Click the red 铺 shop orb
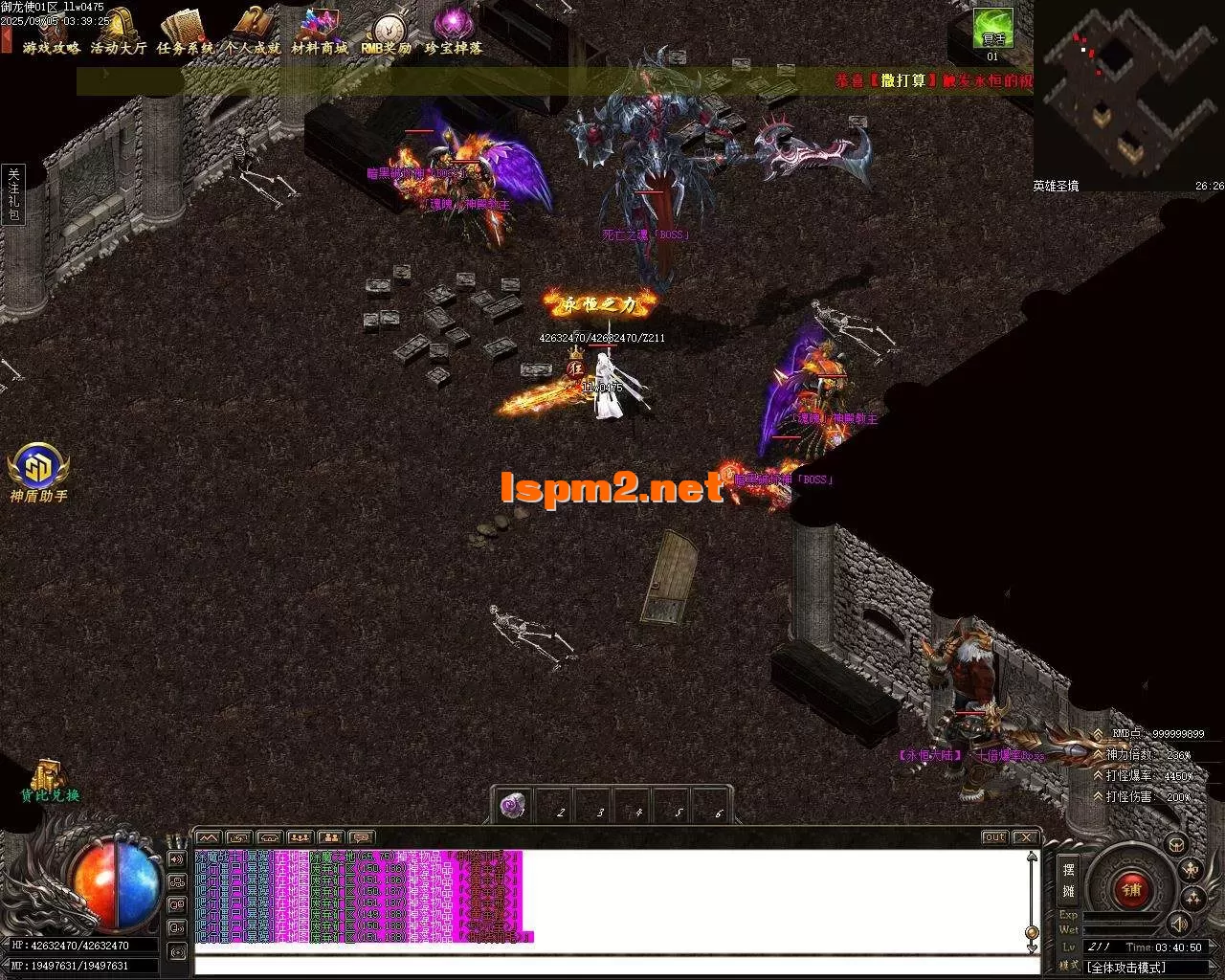The height and width of the screenshot is (980, 1225). coord(1131,890)
